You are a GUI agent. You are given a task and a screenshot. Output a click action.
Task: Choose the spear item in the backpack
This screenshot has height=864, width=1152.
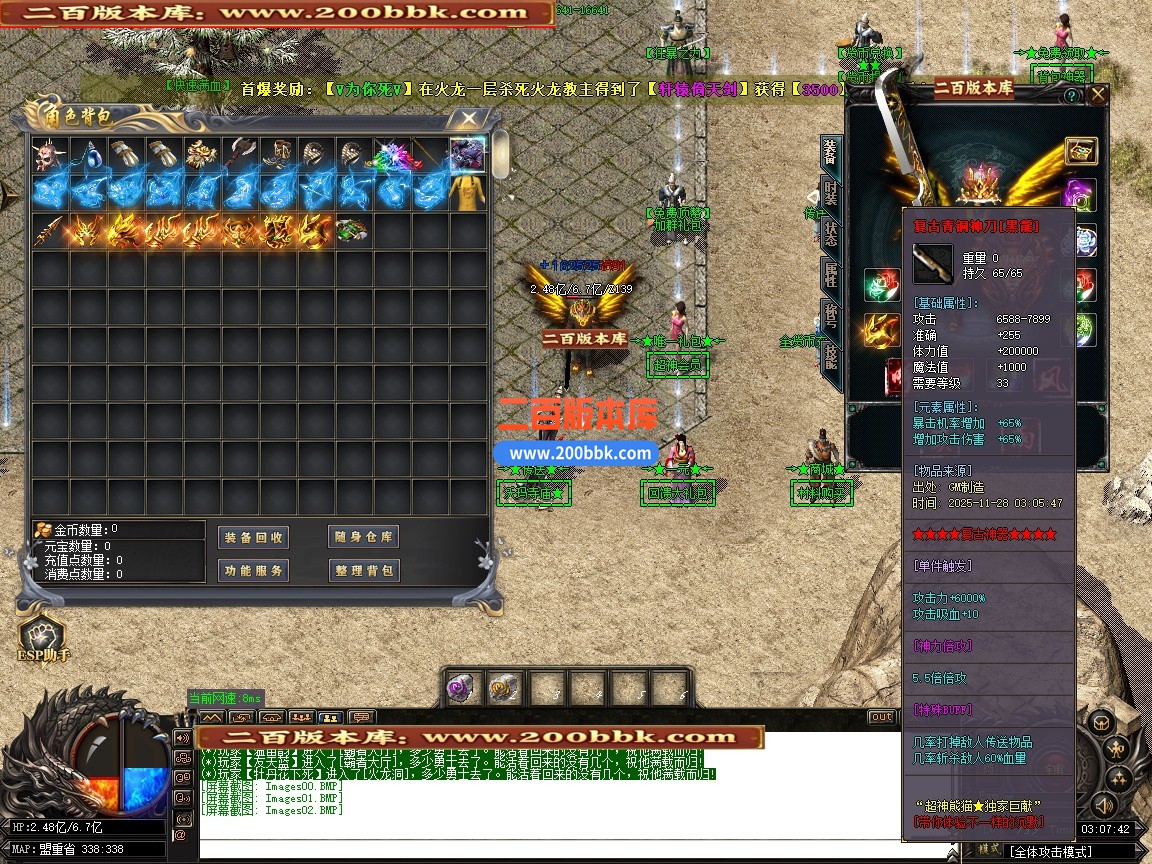(x=48, y=231)
